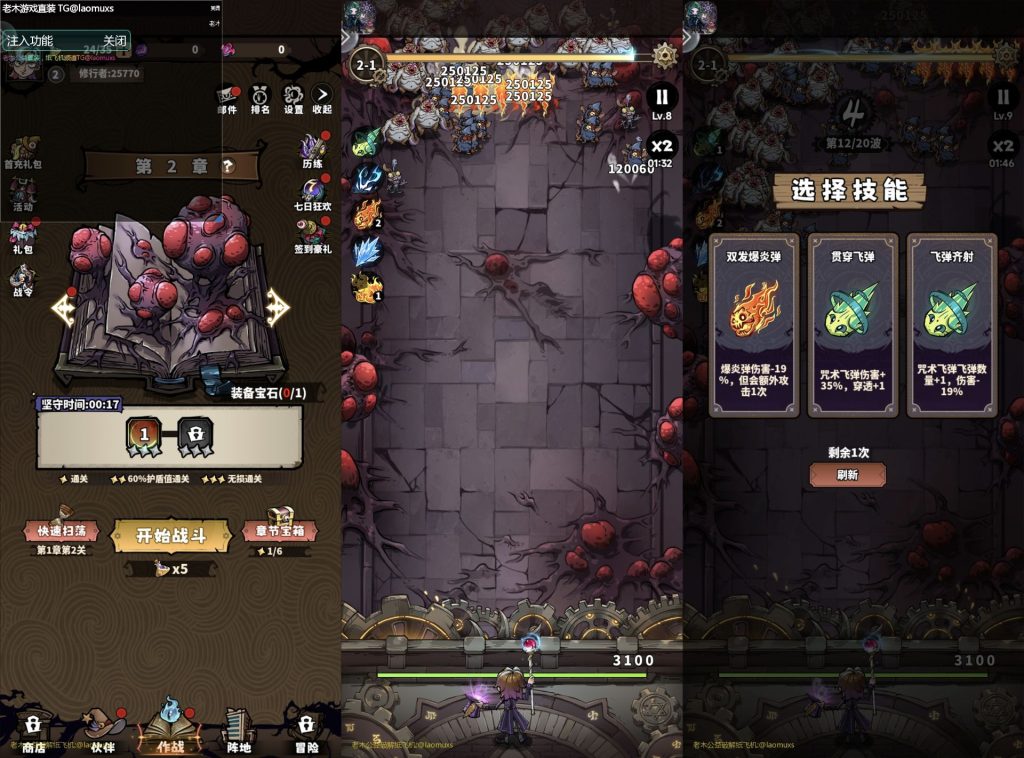Open the 战令 battle pass

click(x=22, y=278)
